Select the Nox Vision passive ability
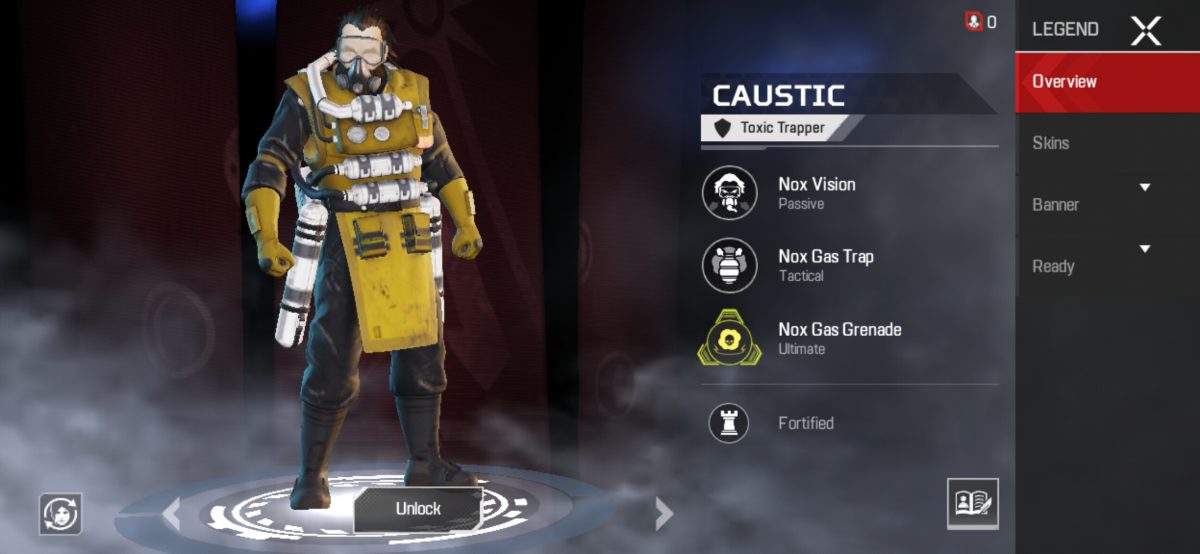The width and height of the screenshot is (1200, 554). tap(730, 192)
